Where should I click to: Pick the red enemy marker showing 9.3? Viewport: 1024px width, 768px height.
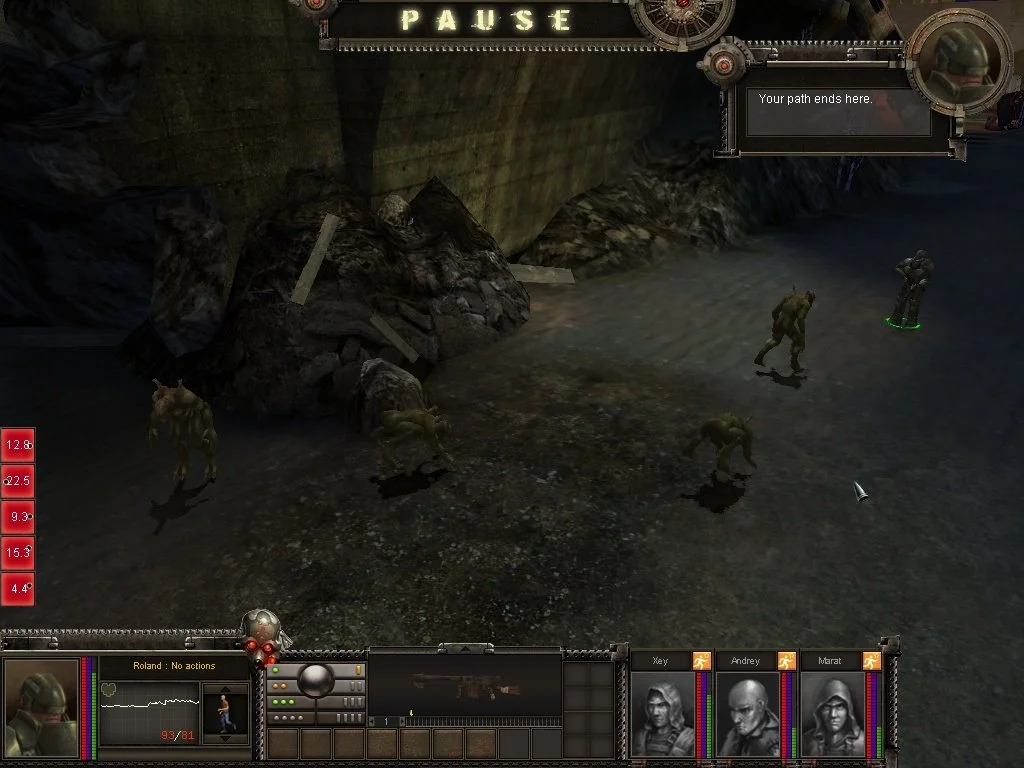(x=18, y=517)
